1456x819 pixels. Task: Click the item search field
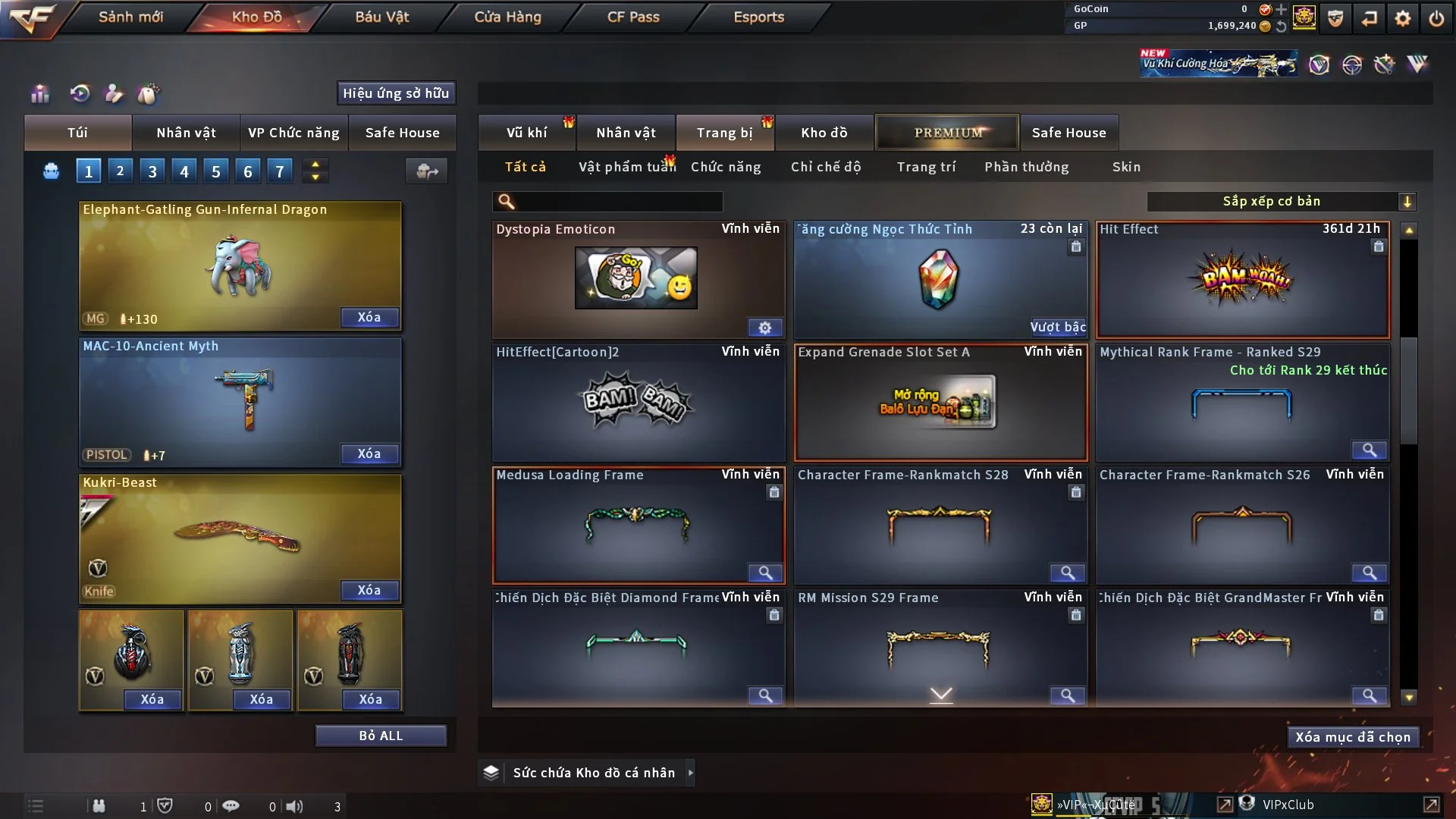pyautogui.click(x=618, y=201)
